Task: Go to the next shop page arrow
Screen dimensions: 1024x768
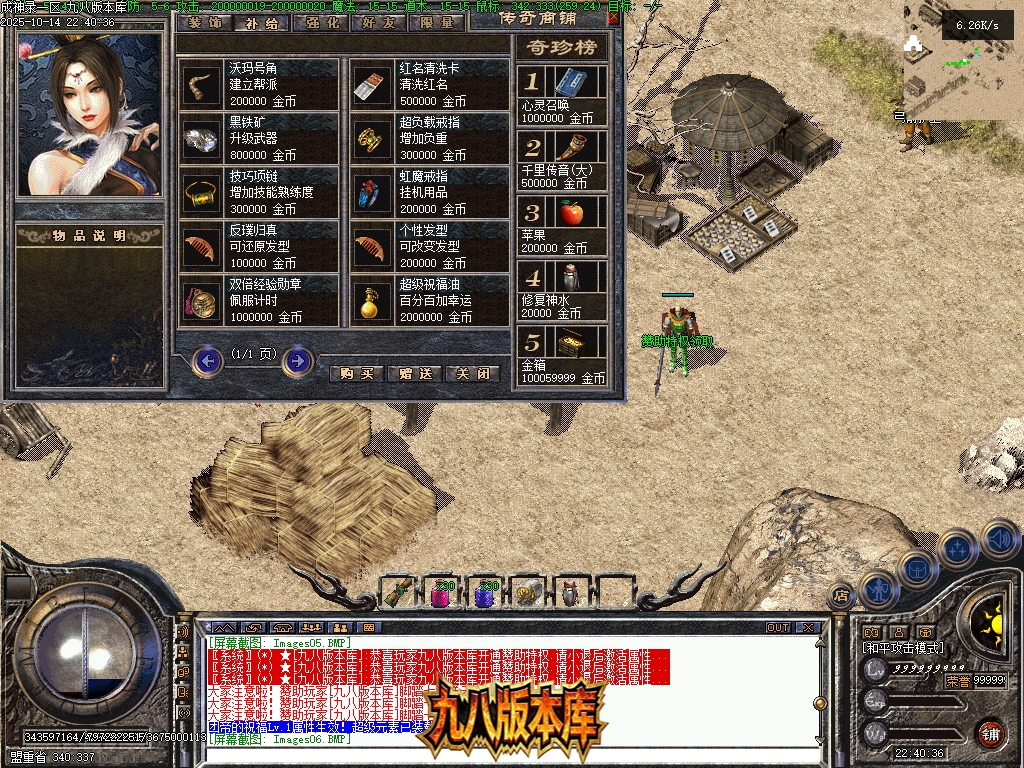Action: pos(297,360)
